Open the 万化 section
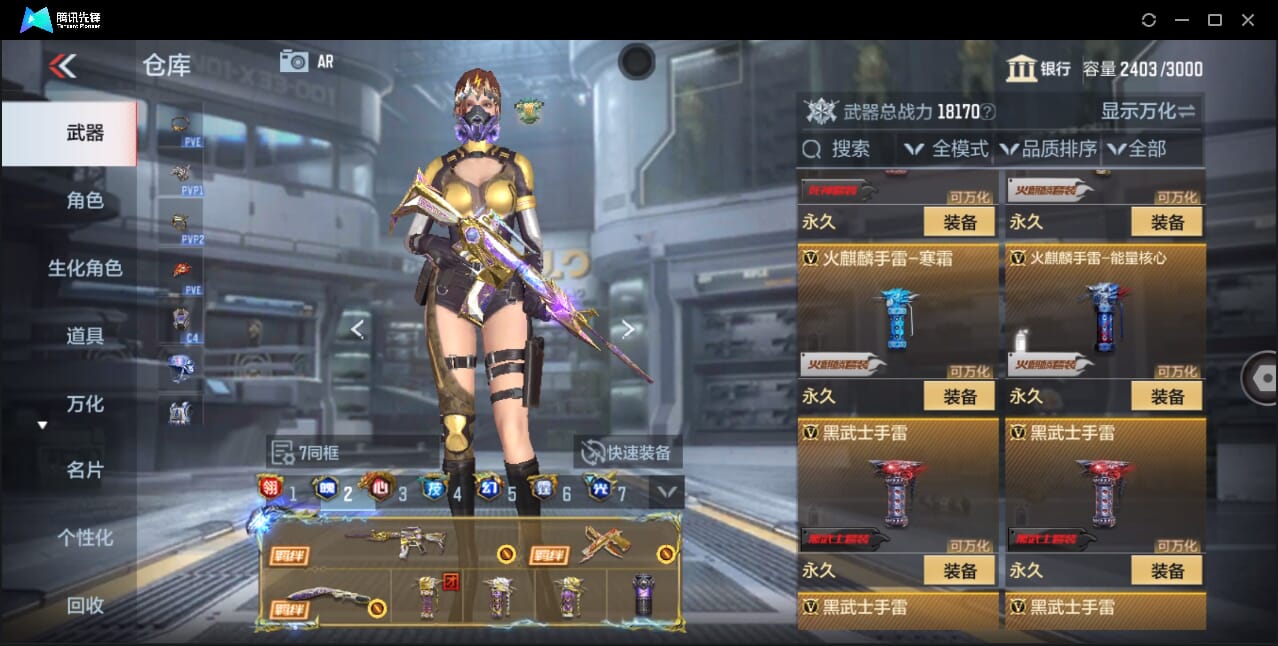This screenshot has height=646, width=1278. point(85,404)
